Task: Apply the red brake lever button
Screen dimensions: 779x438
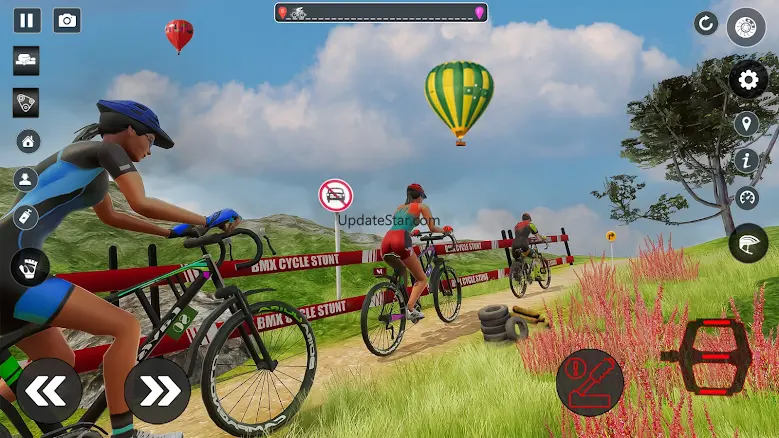Action: [x=590, y=382]
